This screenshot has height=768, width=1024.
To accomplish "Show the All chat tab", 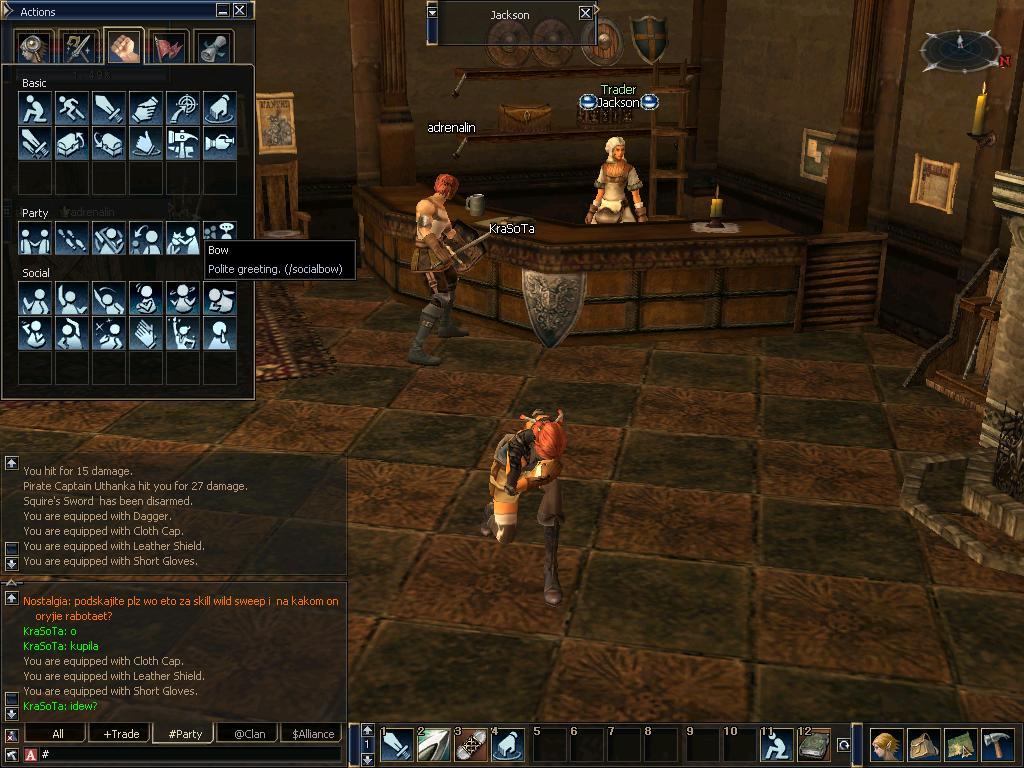I will pos(58,734).
